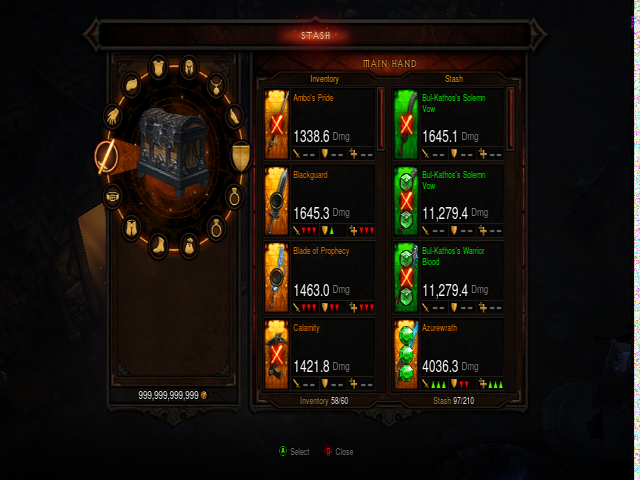
Task: Select the off-hand shield slot icon
Action: click(x=240, y=155)
